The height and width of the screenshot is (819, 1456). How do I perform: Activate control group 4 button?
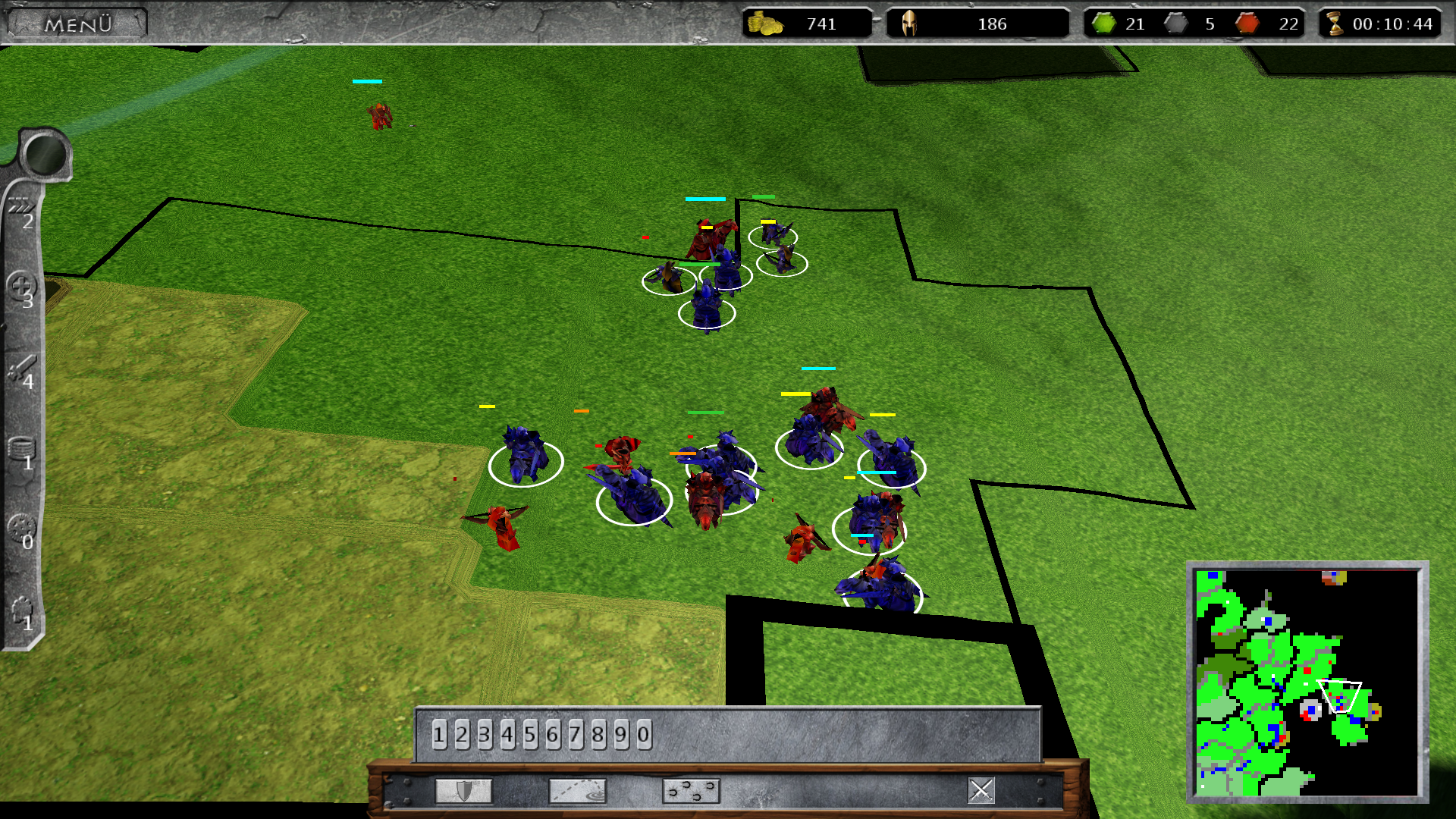tap(507, 734)
